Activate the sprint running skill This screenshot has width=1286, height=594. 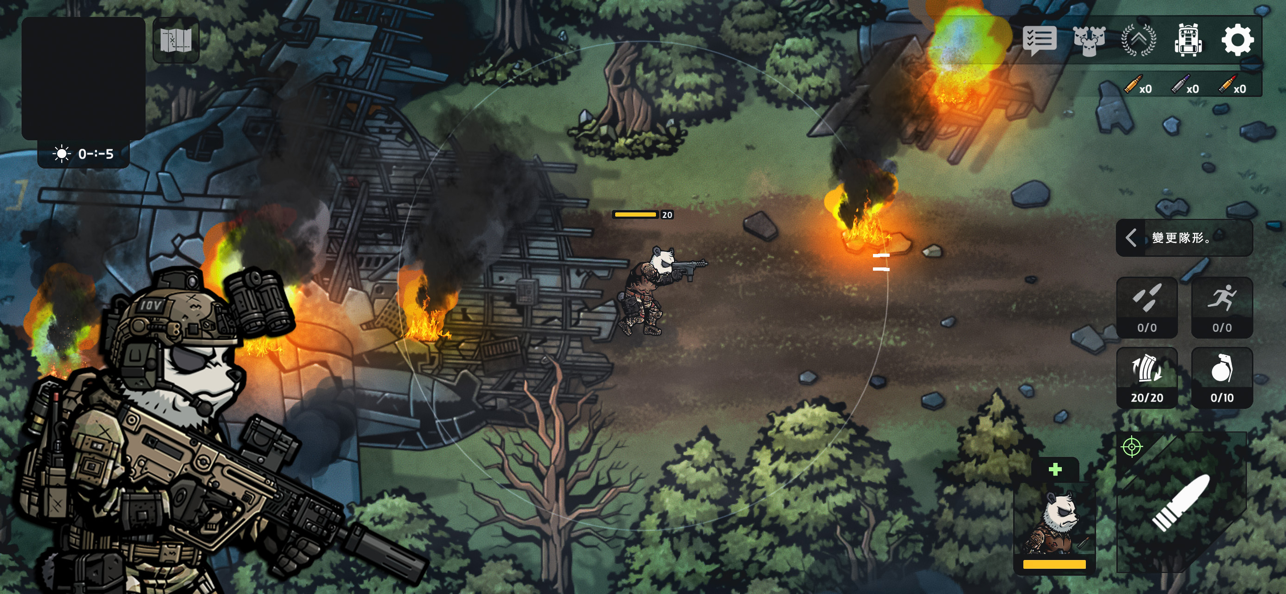1221,306
